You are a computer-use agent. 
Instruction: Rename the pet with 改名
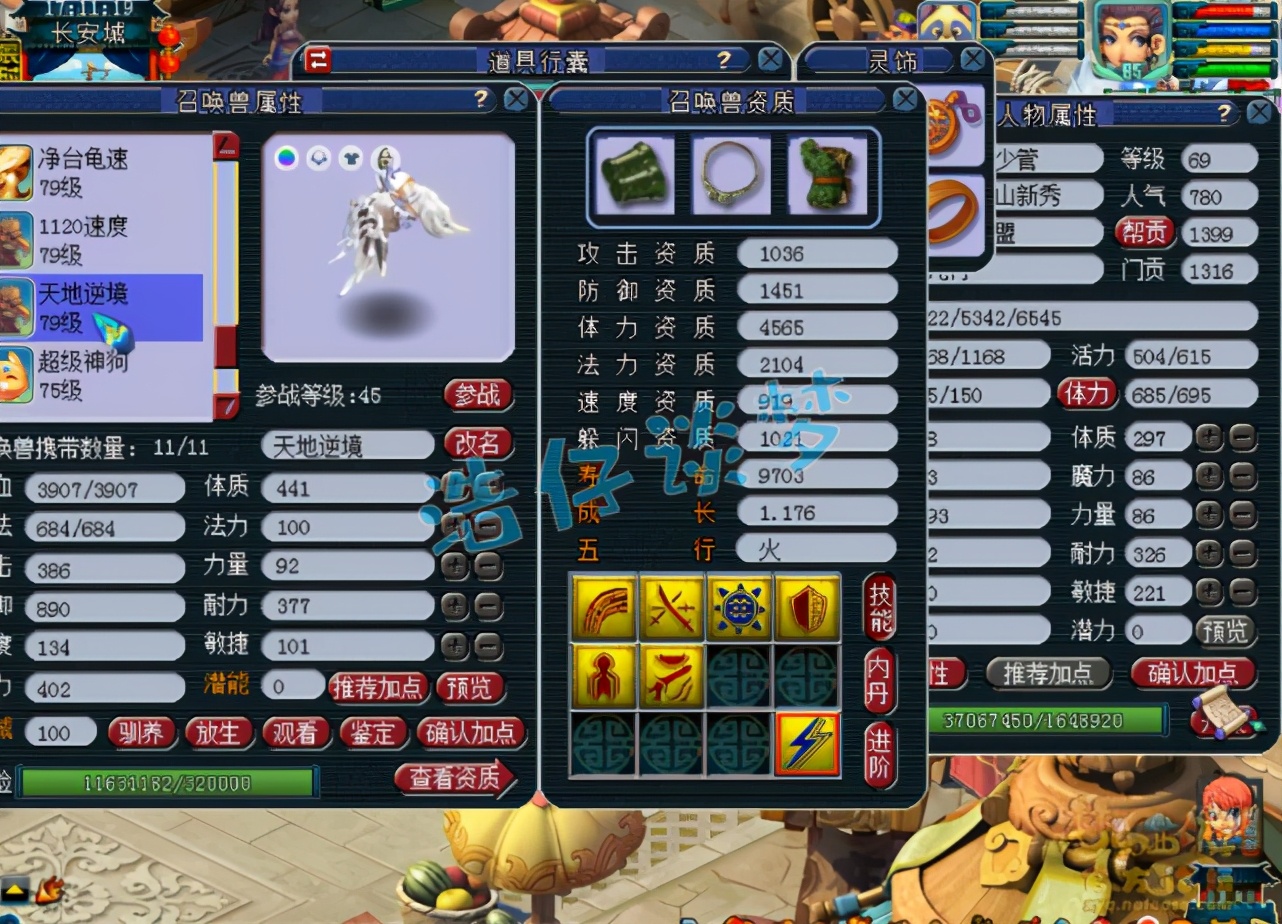[x=478, y=444]
